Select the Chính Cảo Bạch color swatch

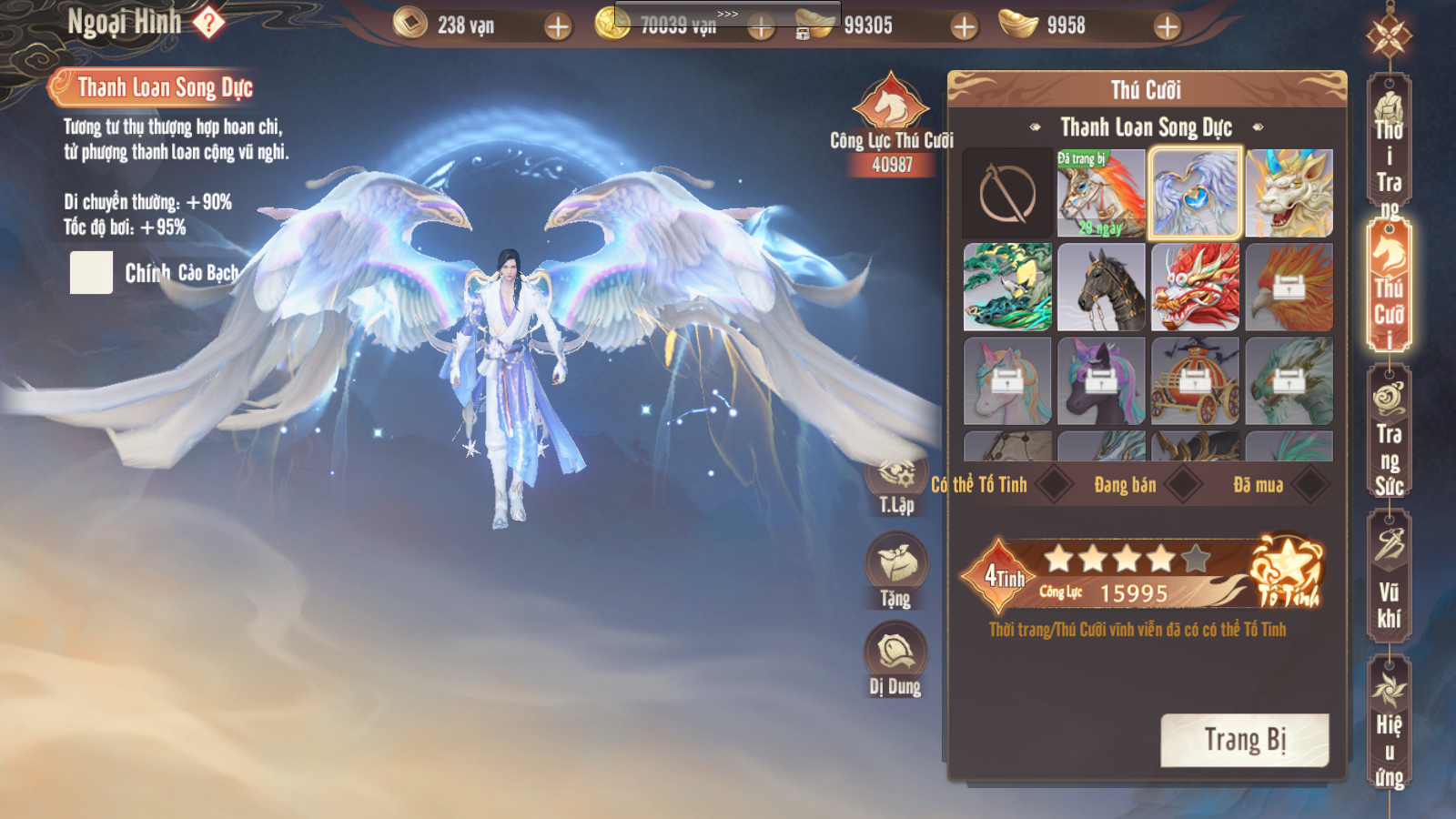point(91,273)
